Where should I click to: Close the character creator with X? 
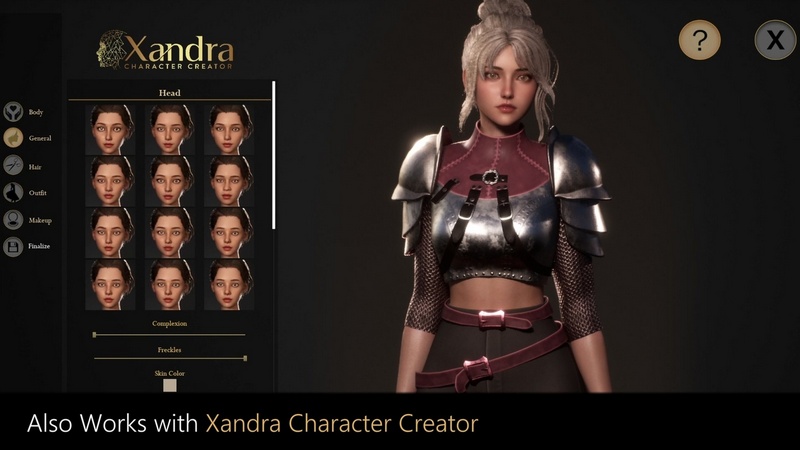(775, 40)
